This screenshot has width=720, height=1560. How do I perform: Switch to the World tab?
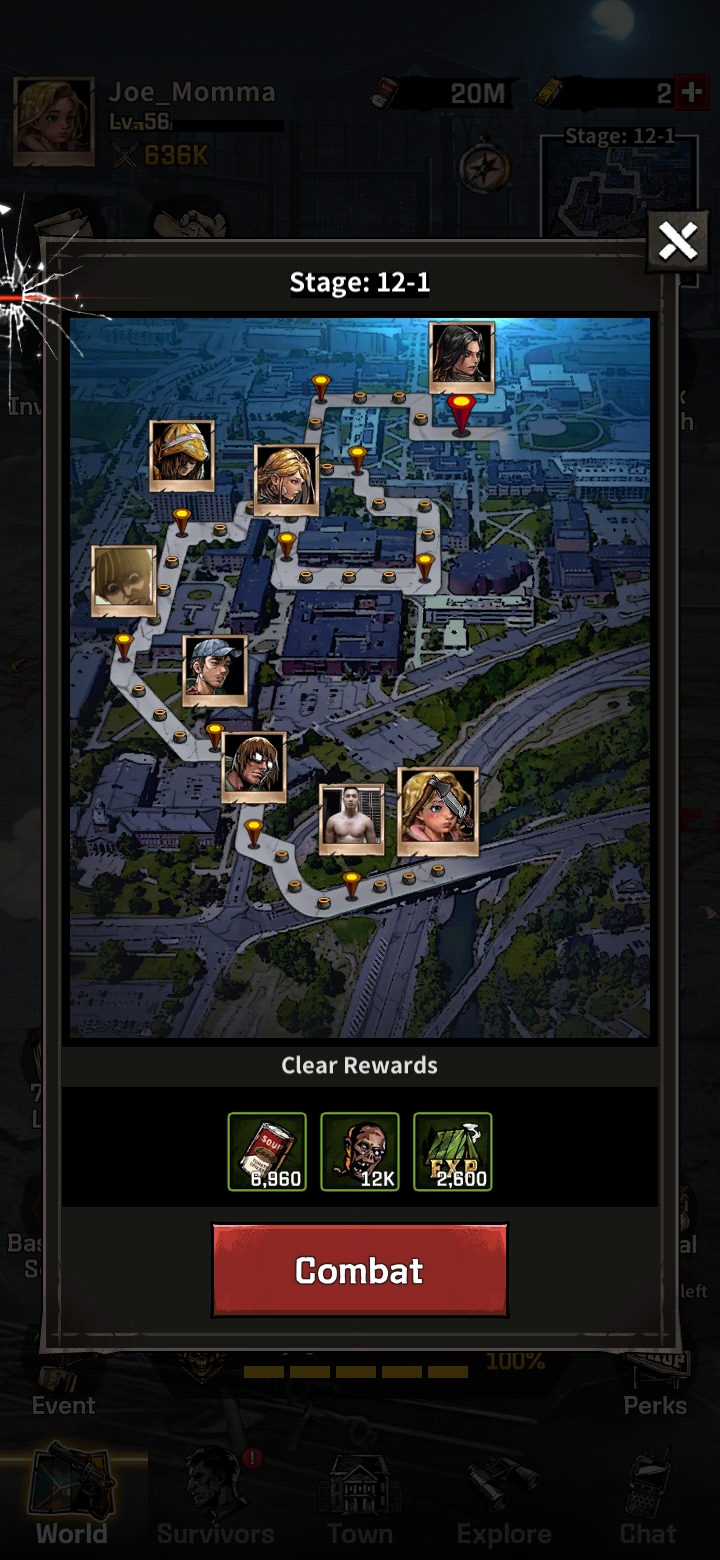click(72, 1500)
